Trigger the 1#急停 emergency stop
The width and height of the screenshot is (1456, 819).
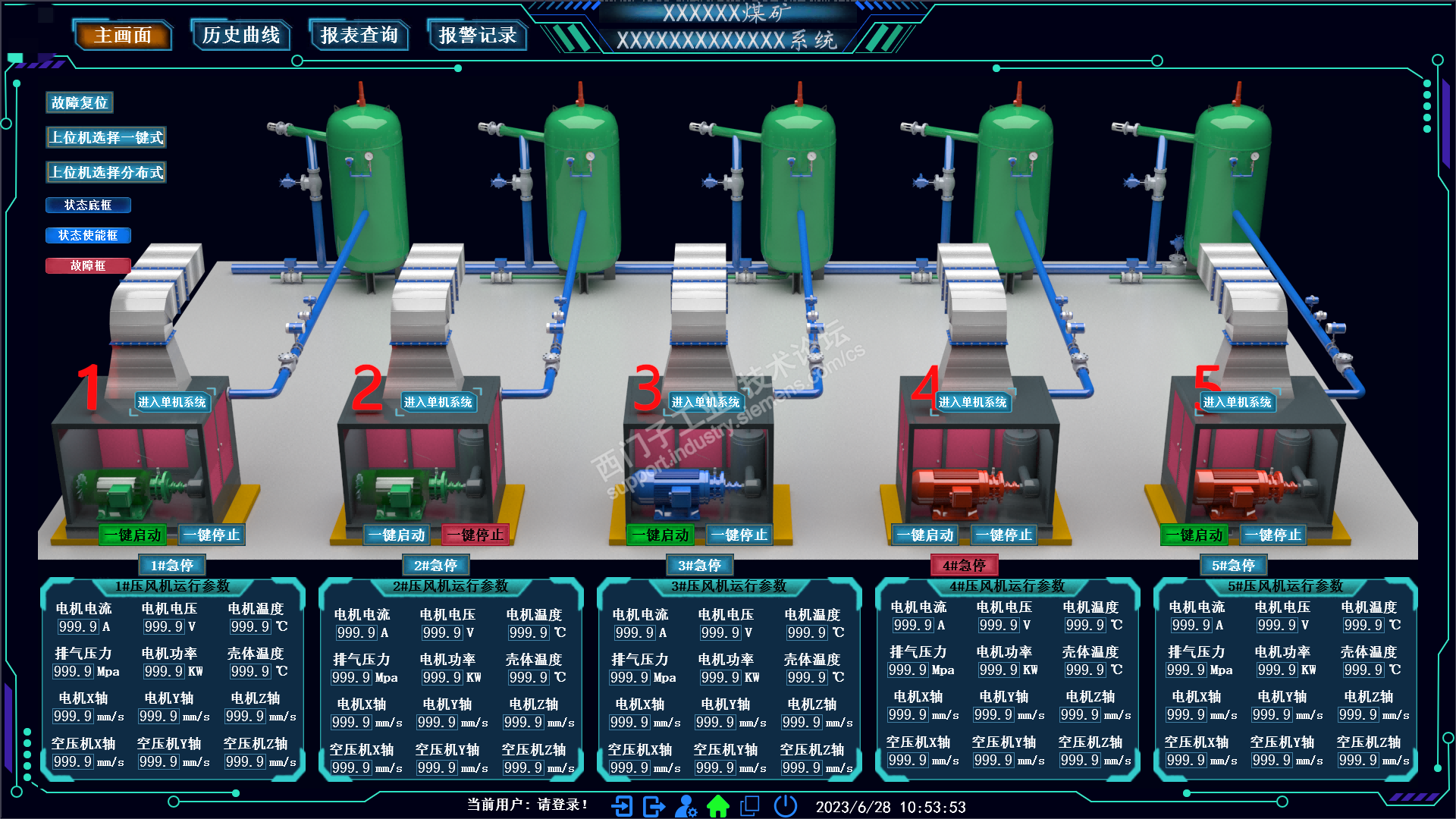(172, 565)
